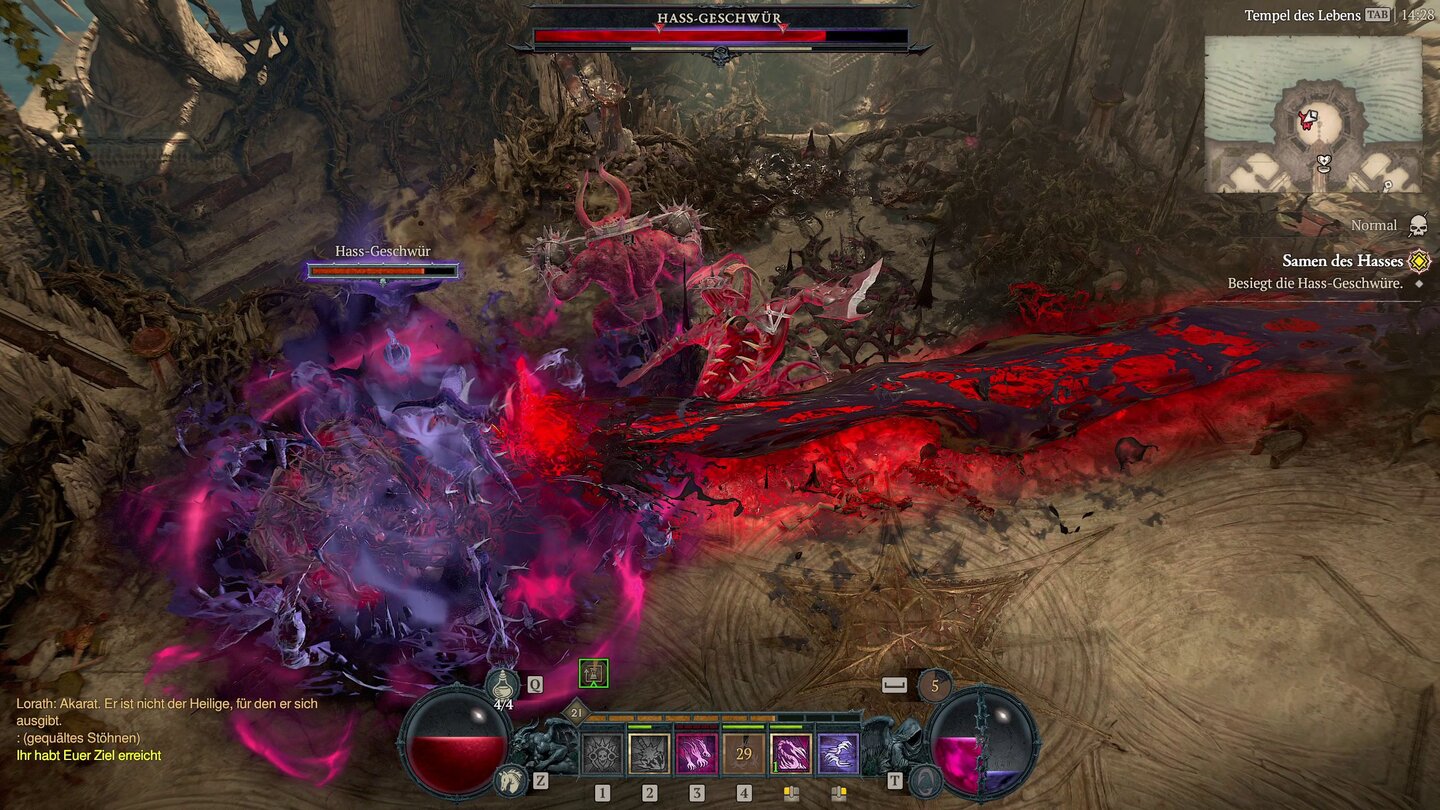Click the Normal world tier label

[x=1374, y=225]
